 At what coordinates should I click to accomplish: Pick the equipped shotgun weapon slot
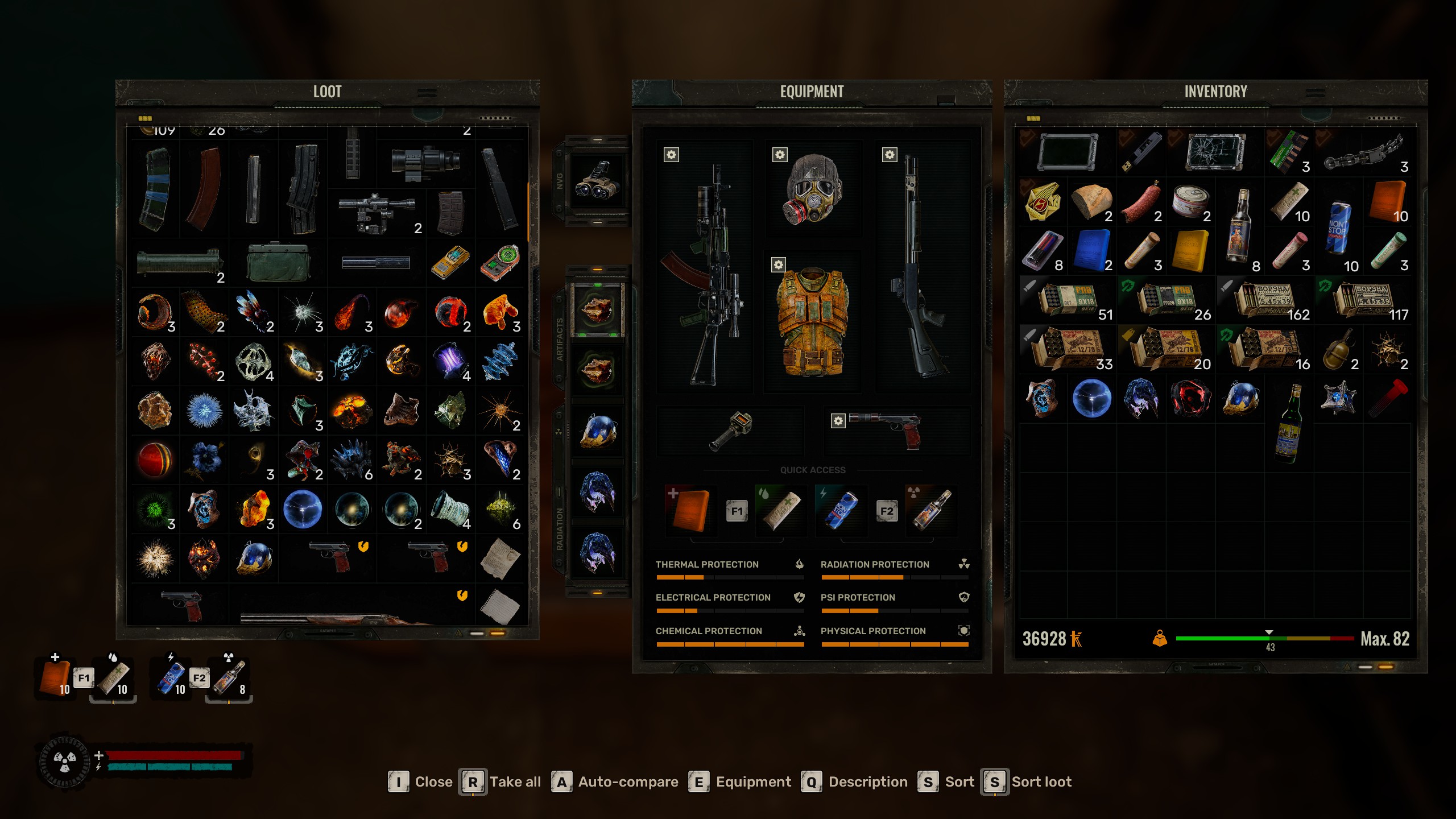921,267
